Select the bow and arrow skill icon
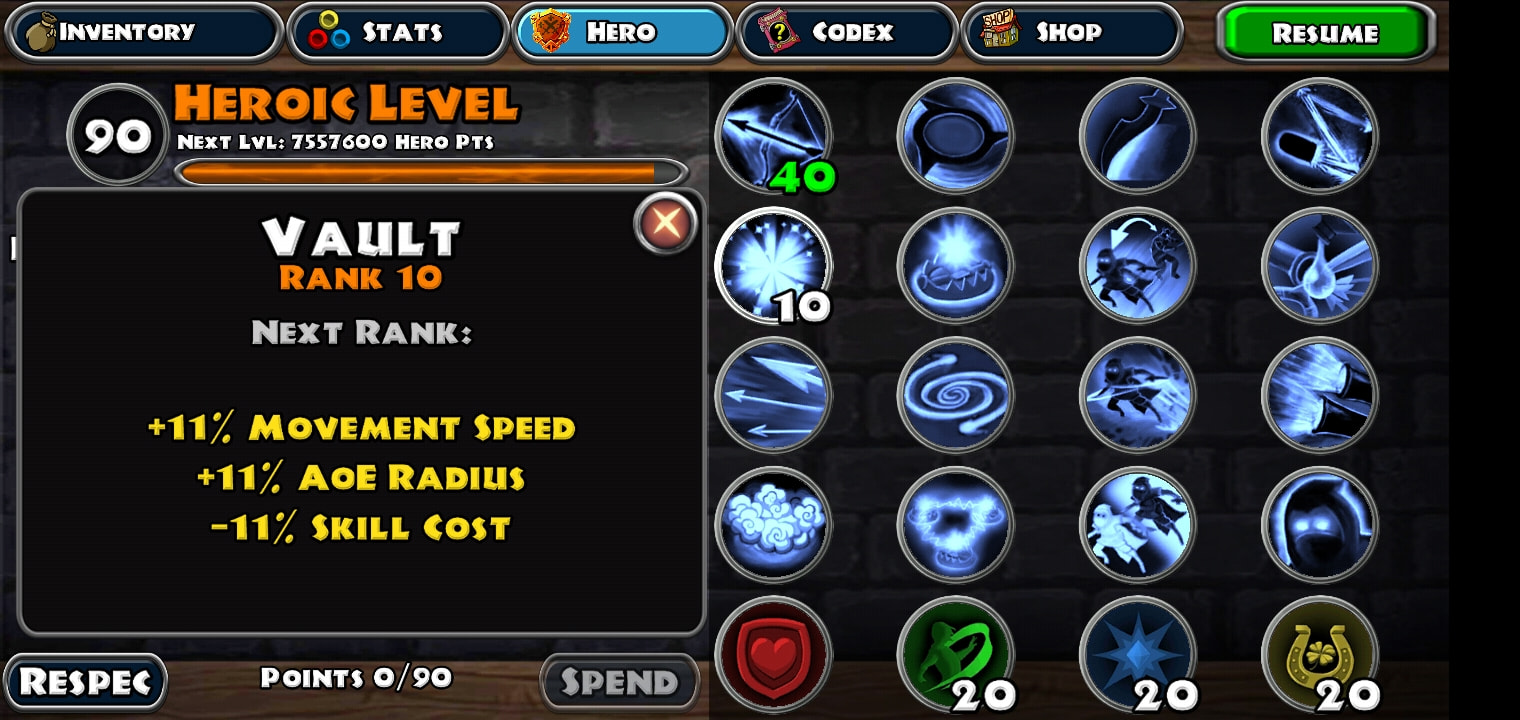The width and height of the screenshot is (1520, 720). (773, 135)
